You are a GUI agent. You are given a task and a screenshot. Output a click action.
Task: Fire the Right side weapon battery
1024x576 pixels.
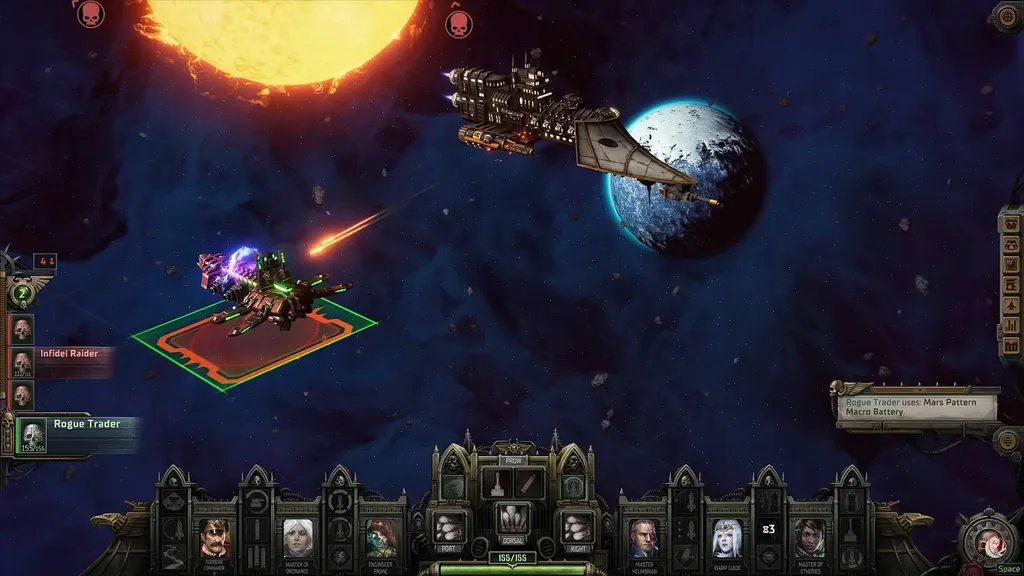click(x=576, y=526)
